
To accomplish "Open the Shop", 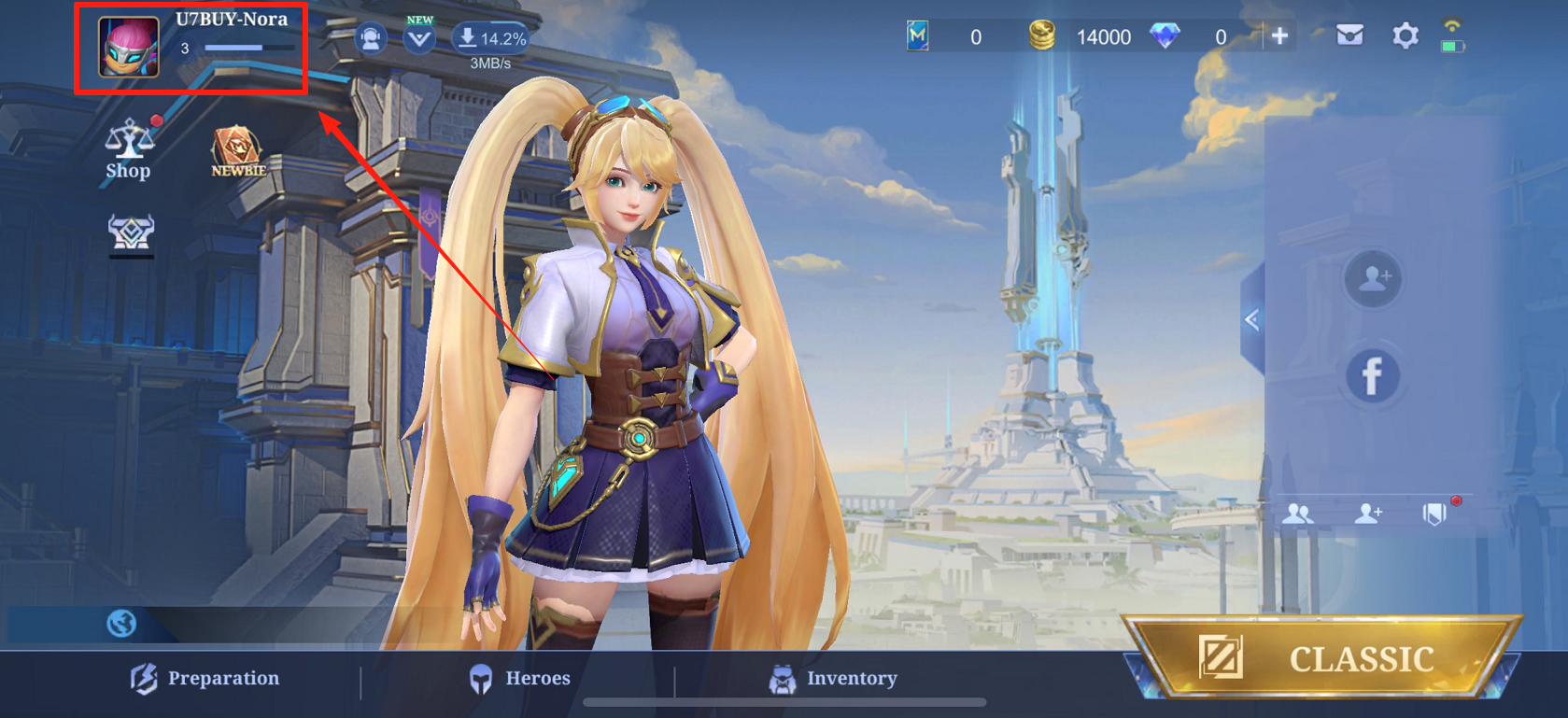I will 129,149.
